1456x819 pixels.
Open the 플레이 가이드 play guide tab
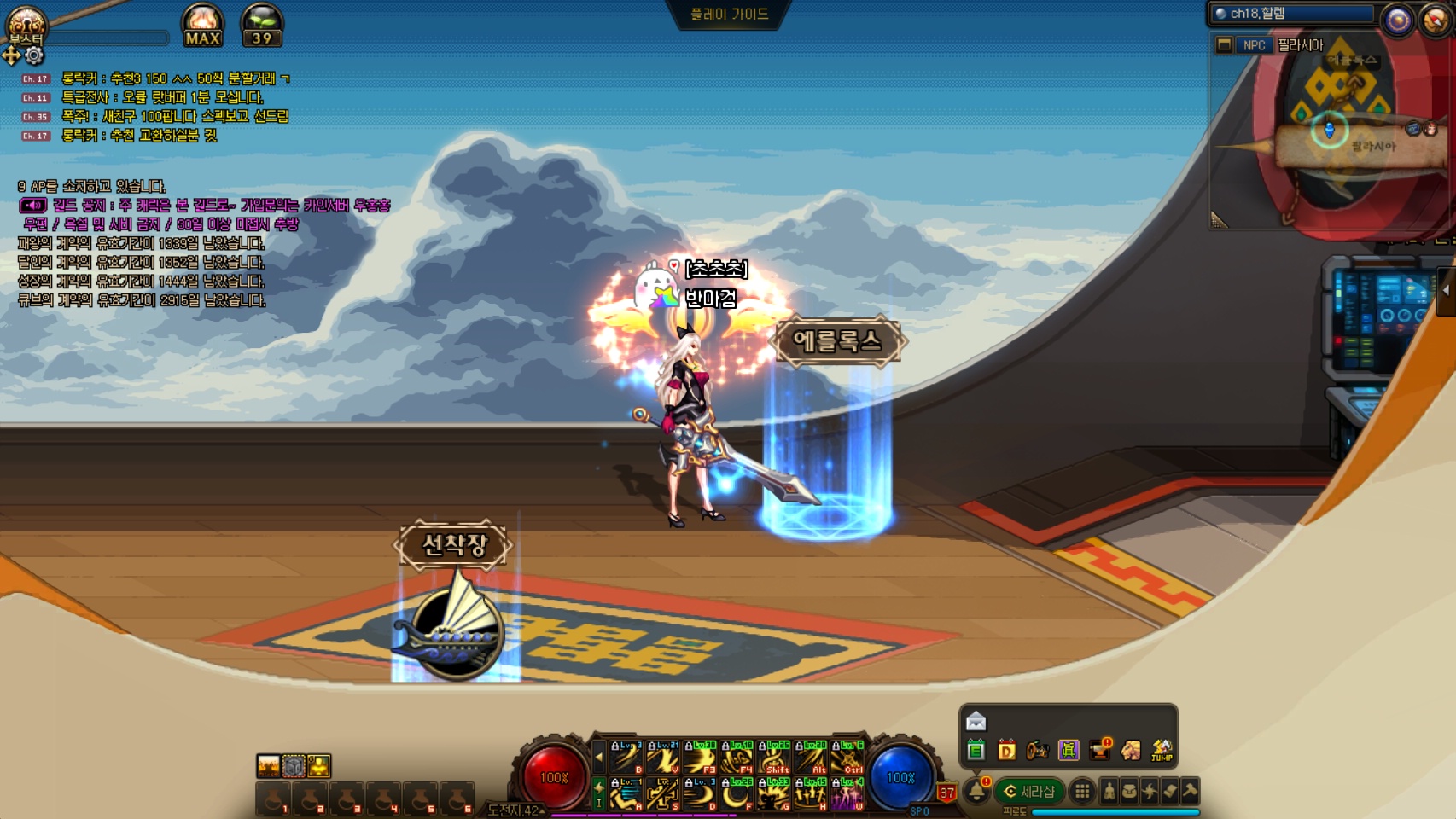[x=730, y=15]
